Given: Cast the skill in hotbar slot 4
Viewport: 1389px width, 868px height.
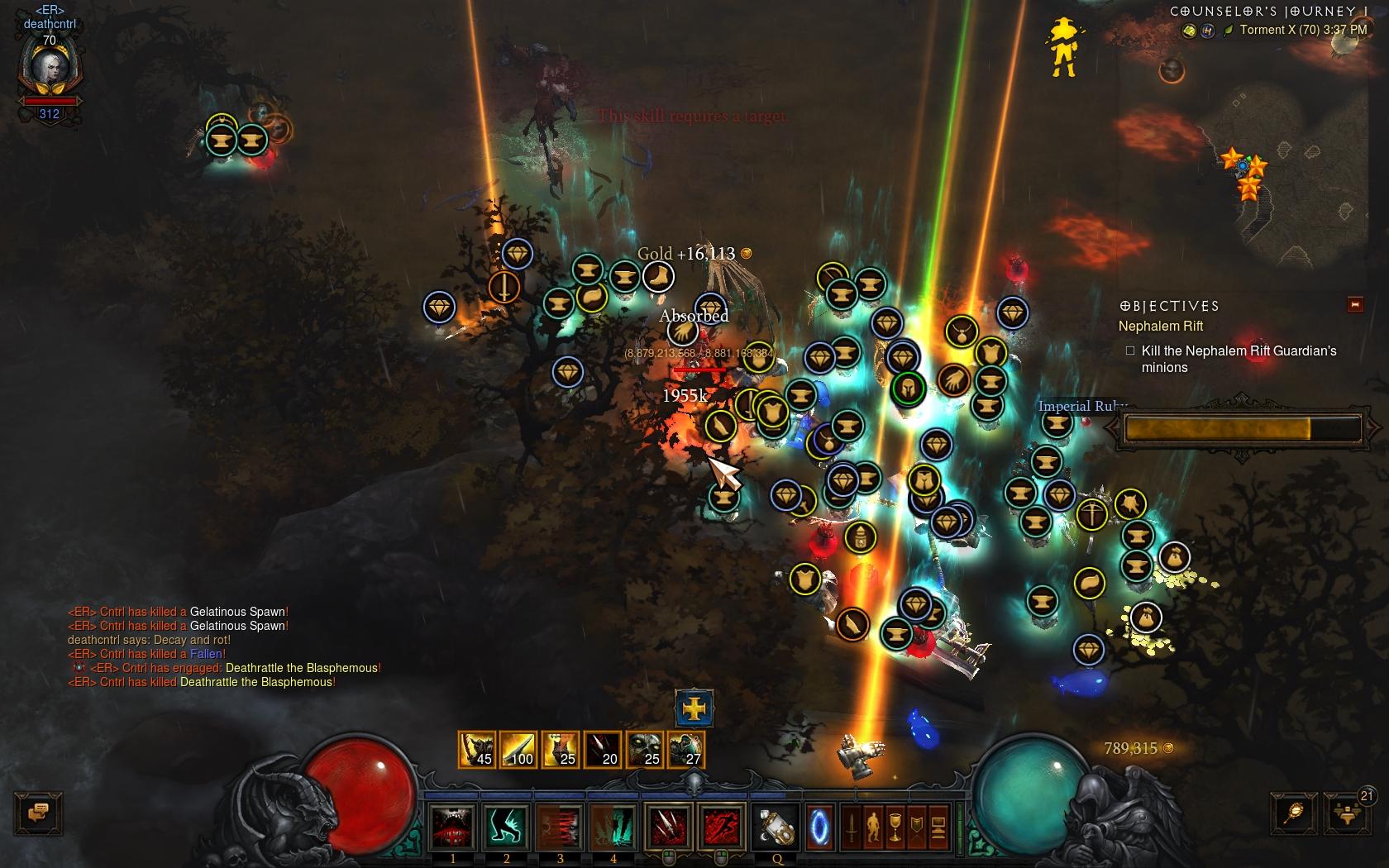Looking at the screenshot, I should coord(613,827).
